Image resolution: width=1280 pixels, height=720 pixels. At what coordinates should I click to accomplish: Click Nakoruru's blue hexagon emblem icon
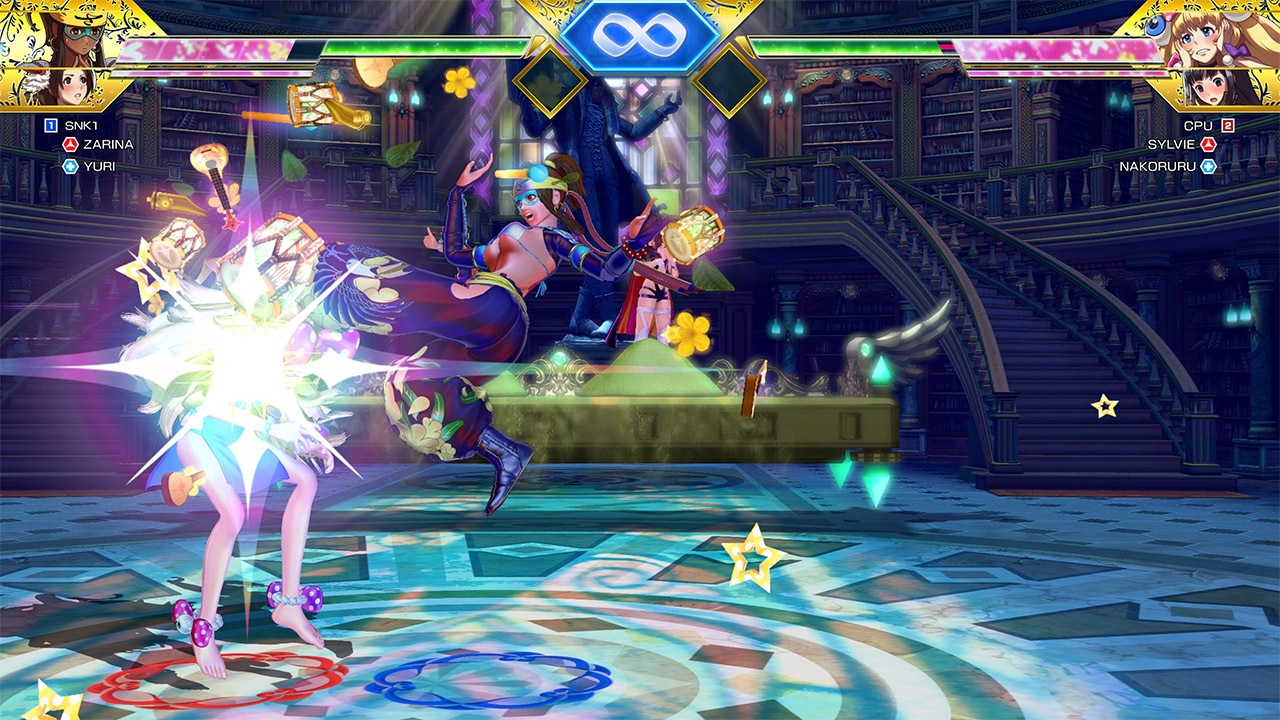click(1209, 166)
